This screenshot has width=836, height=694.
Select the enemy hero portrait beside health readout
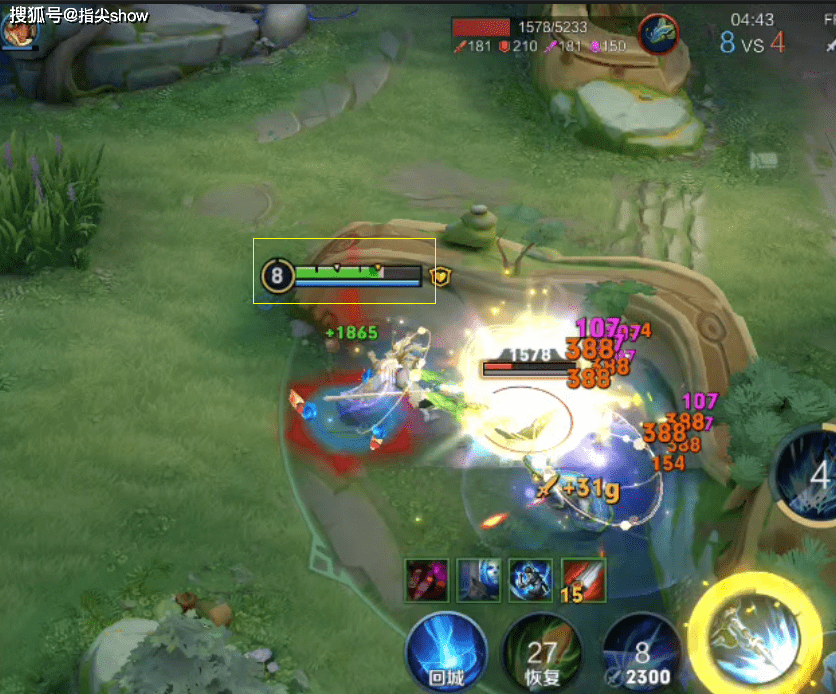[659, 33]
